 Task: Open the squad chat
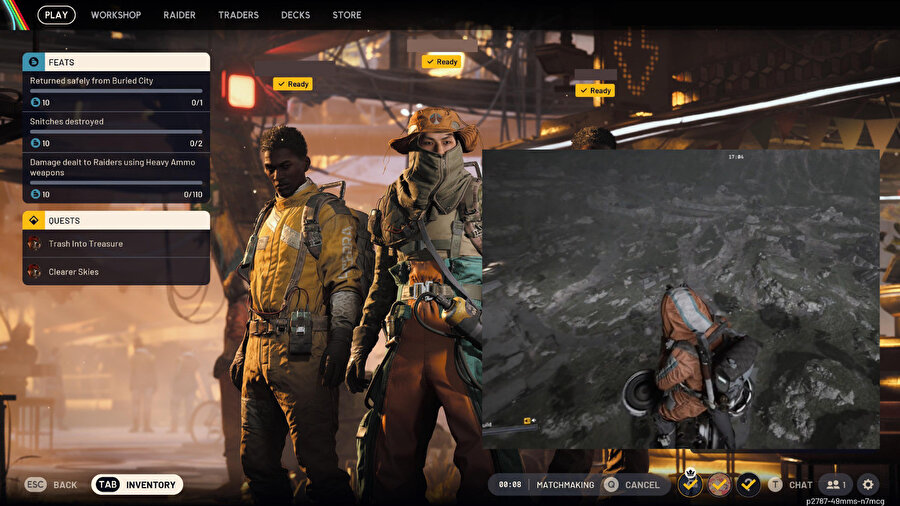pyautogui.click(x=791, y=485)
